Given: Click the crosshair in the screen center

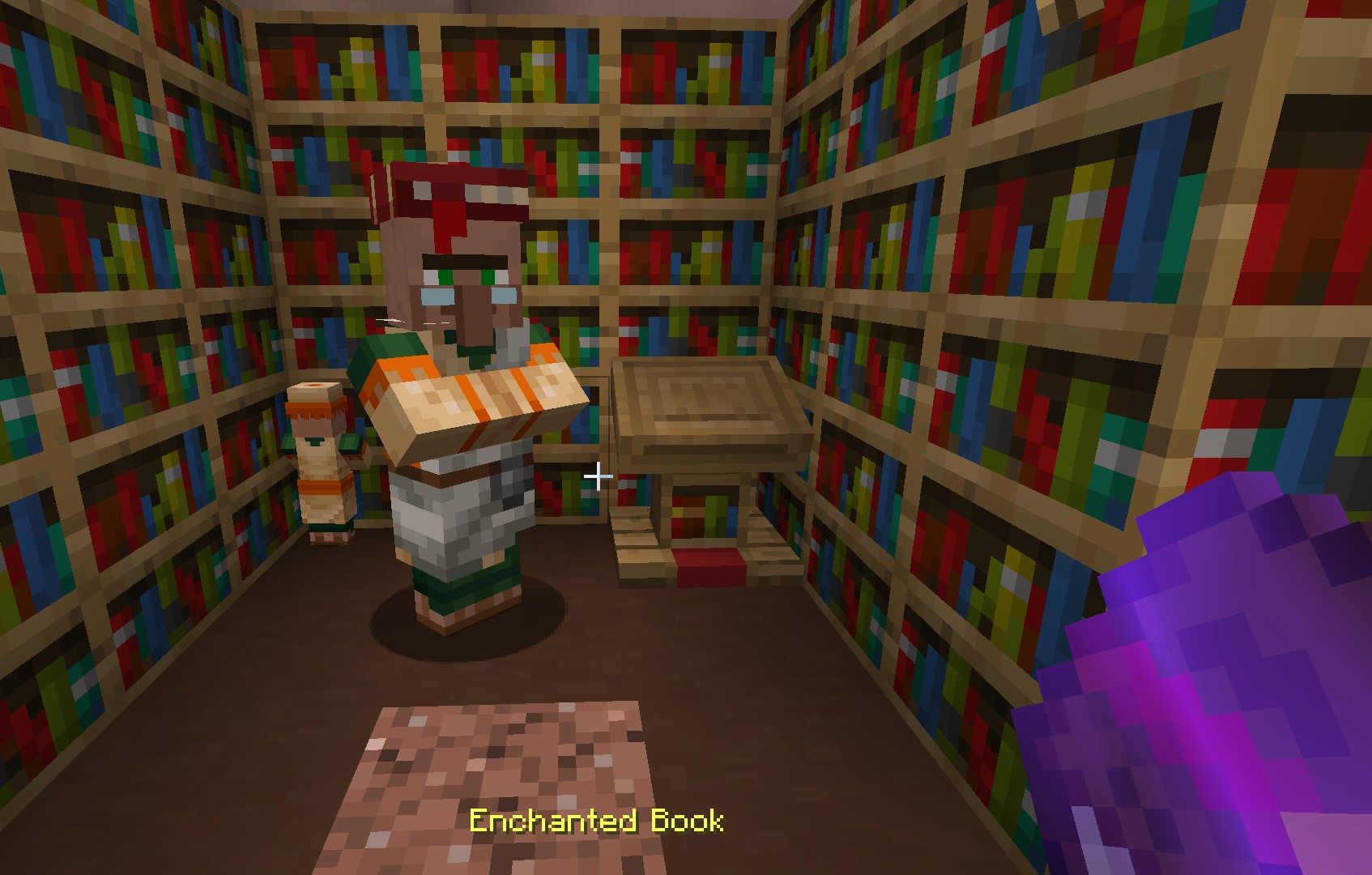Looking at the screenshot, I should pos(599,476).
